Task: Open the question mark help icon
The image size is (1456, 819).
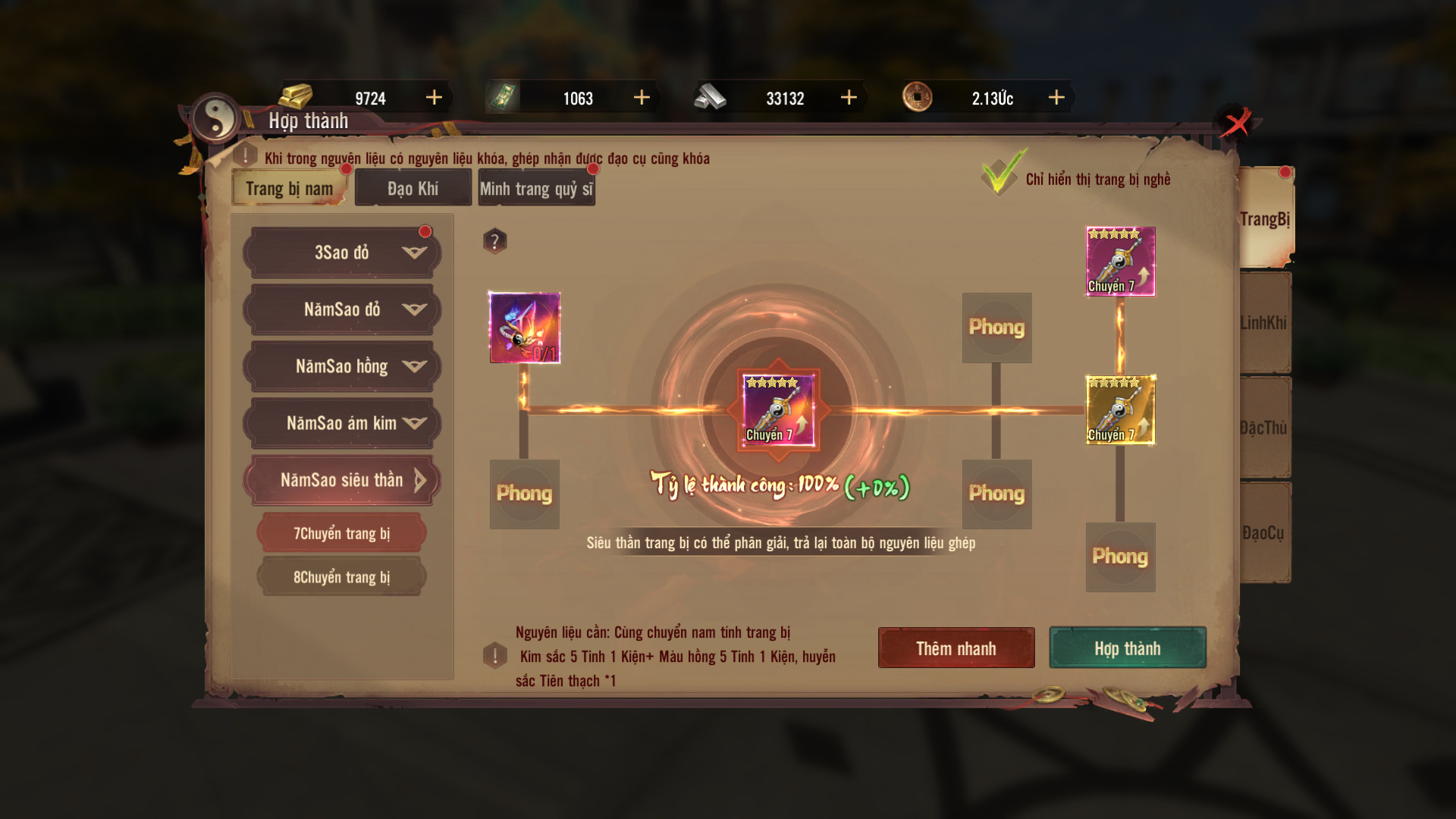Action: point(494,241)
